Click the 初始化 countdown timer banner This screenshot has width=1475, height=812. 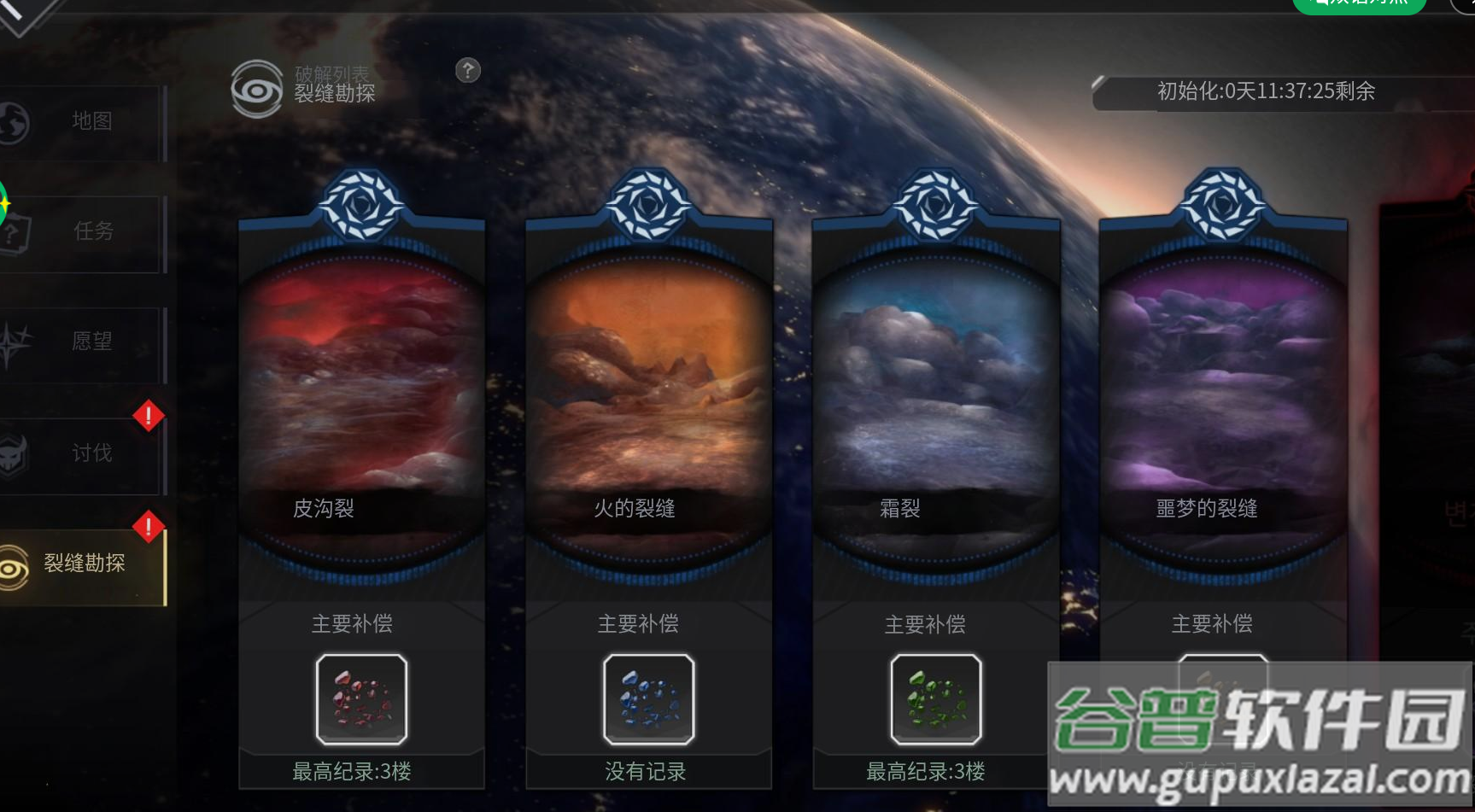coord(1264,92)
